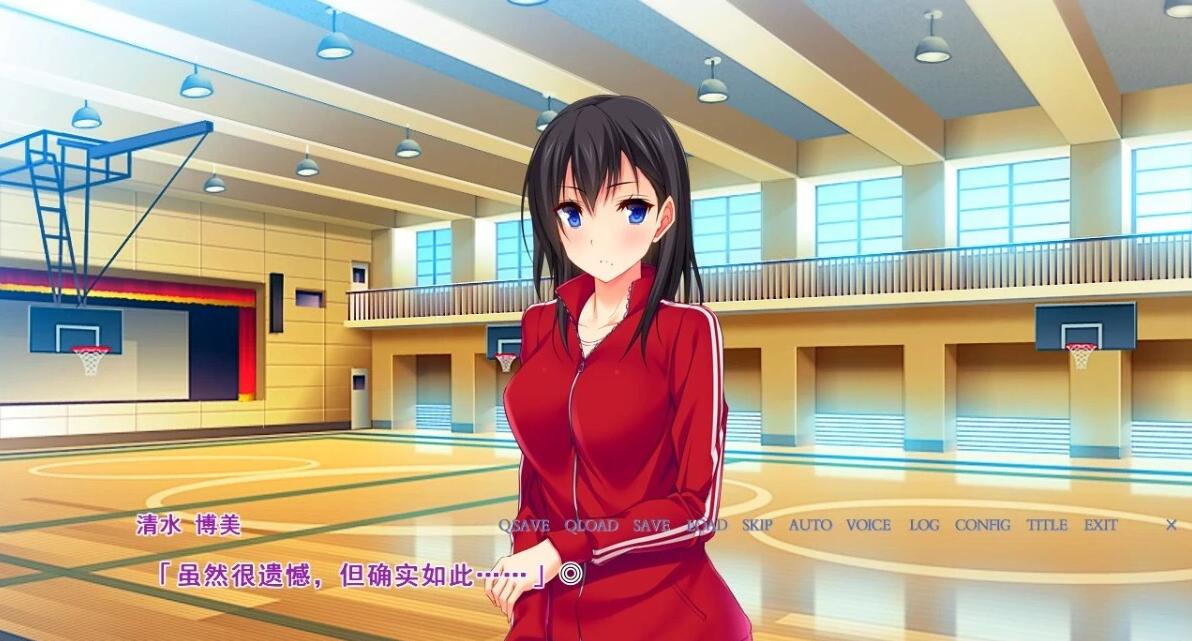Replay the line with VOICE
The height and width of the screenshot is (641, 1192).
868,525
